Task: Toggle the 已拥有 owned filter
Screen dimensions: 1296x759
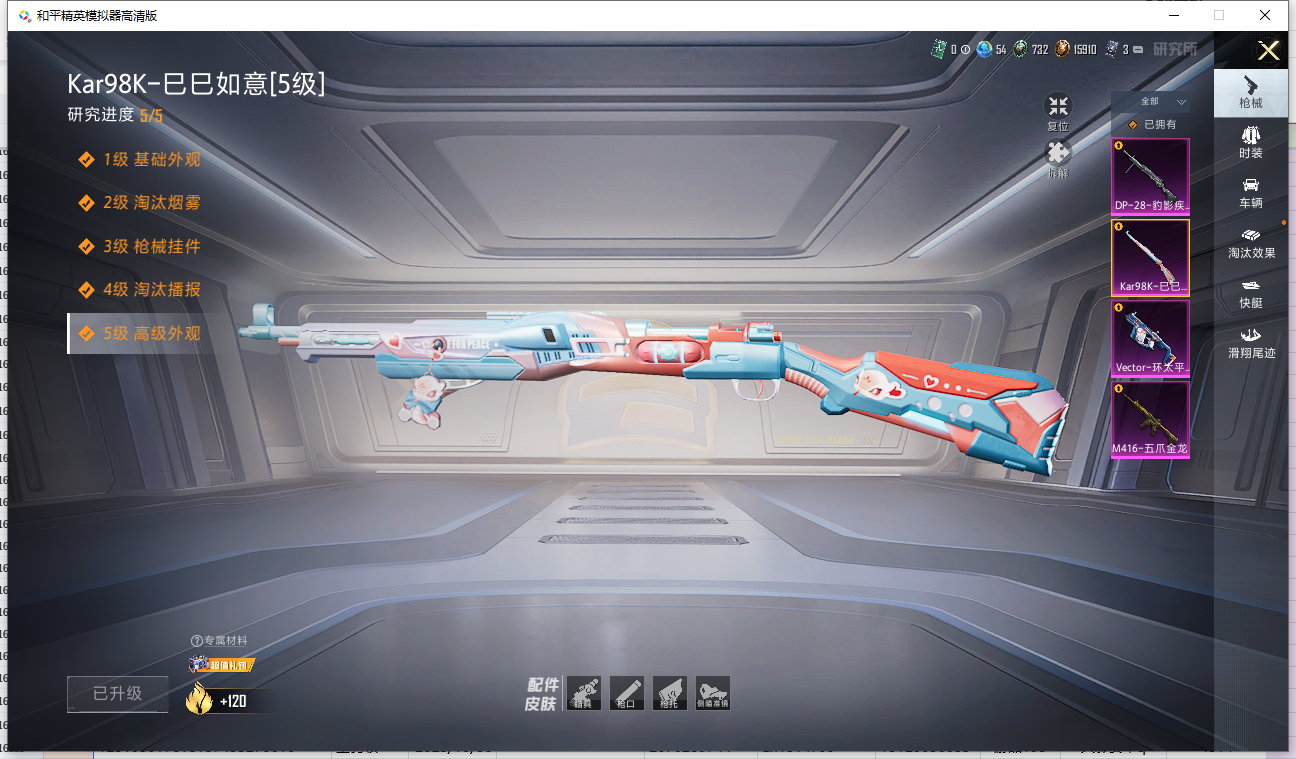Action: [1152, 125]
